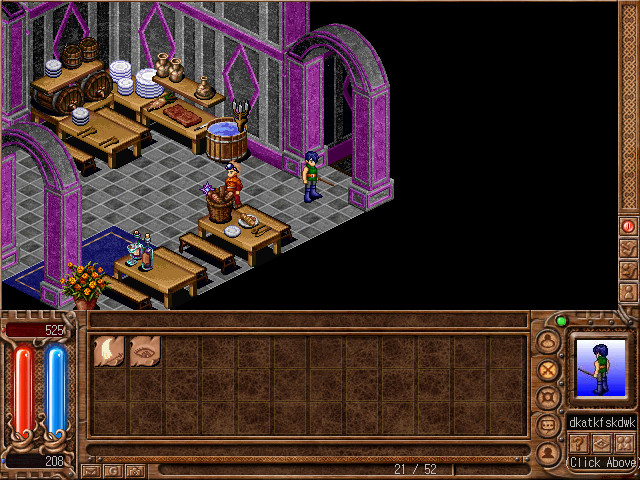
Task: Click the diamond eye button under name
Action: click(601, 443)
